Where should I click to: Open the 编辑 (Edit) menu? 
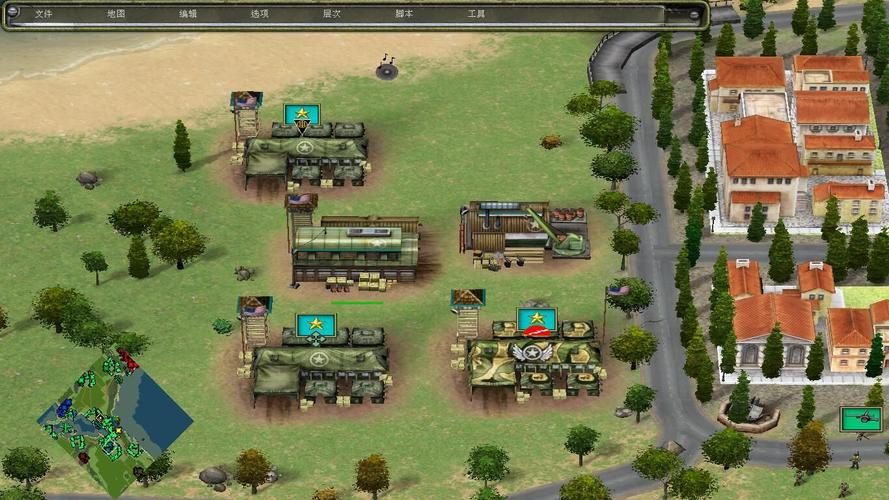(x=188, y=14)
